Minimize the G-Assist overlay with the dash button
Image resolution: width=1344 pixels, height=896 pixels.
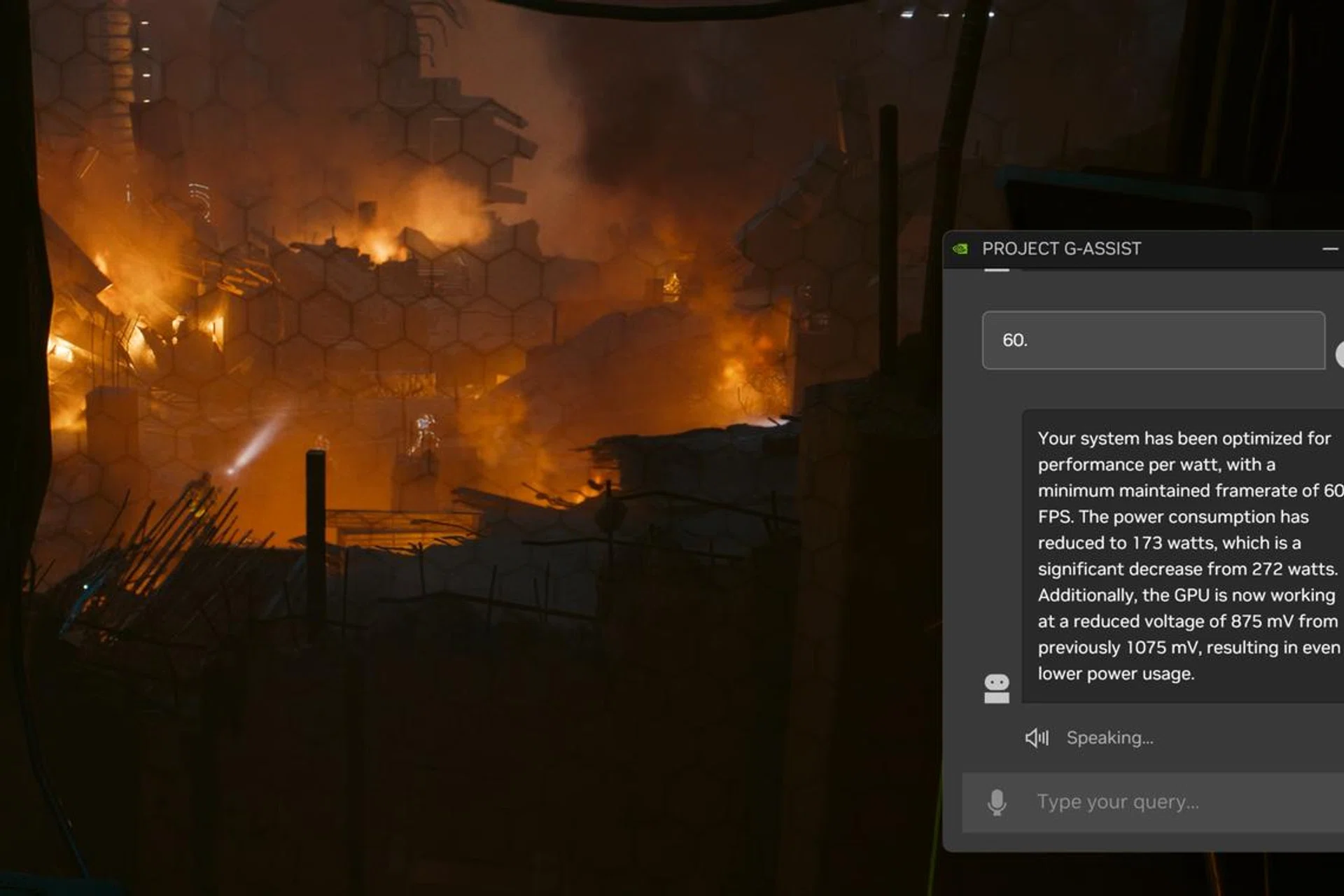[x=1329, y=248]
